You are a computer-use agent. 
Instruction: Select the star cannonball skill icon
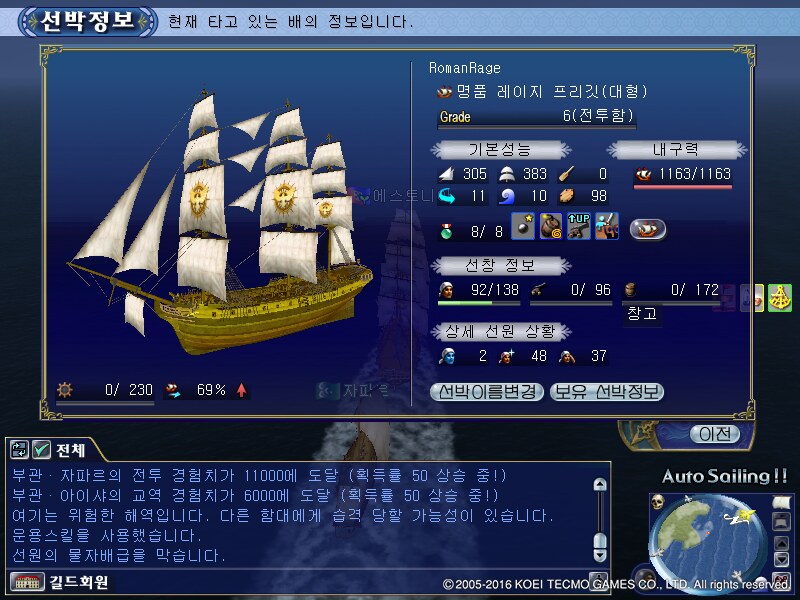(x=523, y=228)
